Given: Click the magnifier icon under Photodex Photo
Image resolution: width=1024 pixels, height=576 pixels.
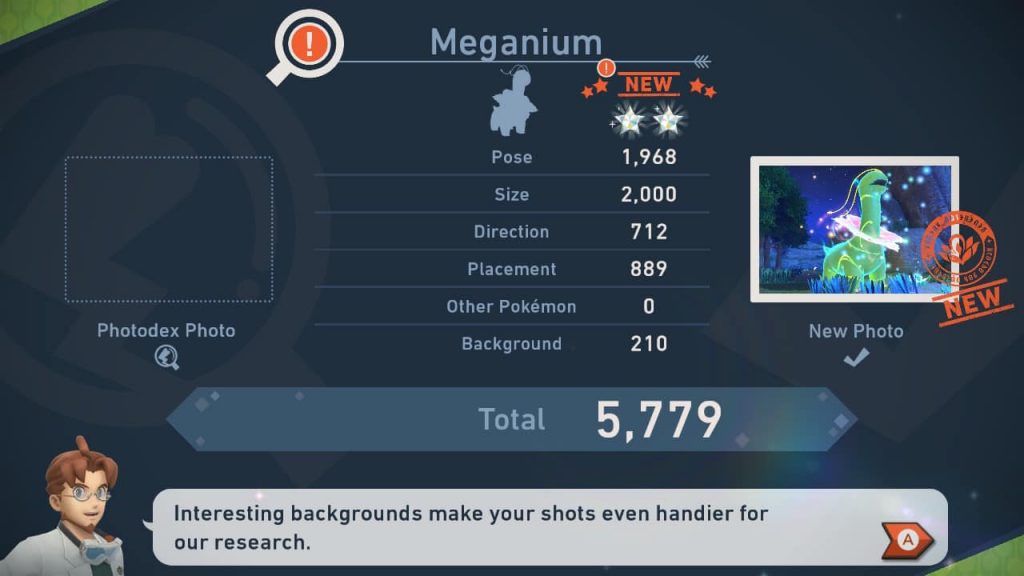Looking at the screenshot, I should (x=167, y=358).
